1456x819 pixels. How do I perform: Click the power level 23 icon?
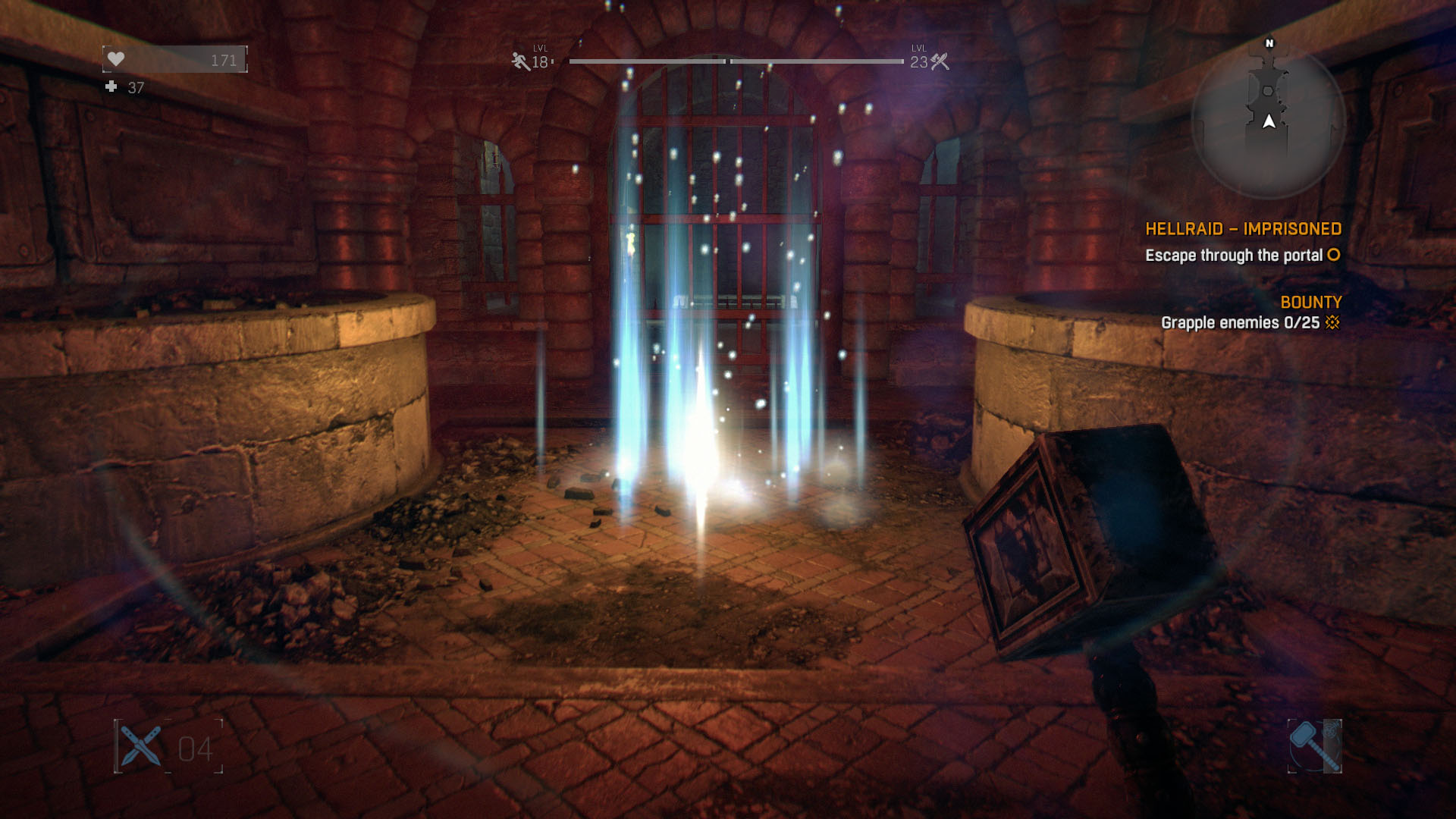click(940, 61)
